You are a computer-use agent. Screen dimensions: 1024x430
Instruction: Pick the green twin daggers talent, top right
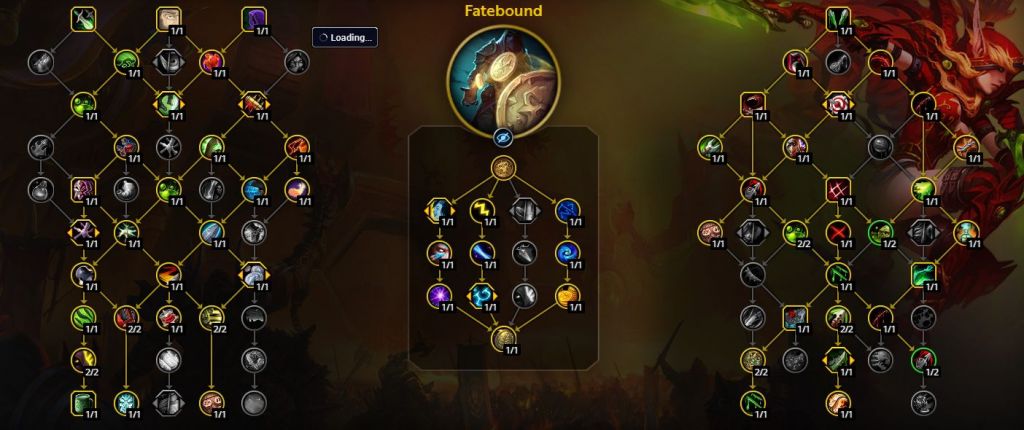pyautogui.click(x=838, y=18)
